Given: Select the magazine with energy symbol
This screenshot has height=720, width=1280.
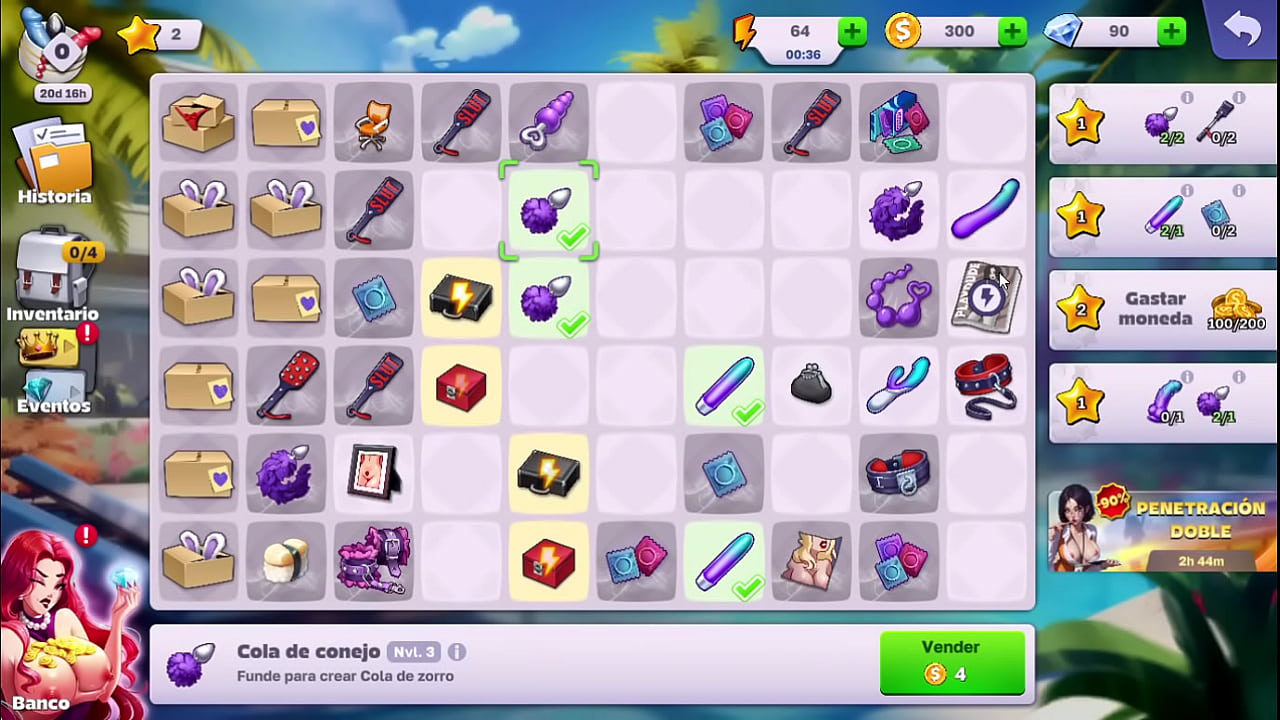Looking at the screenshot, I should (x=986, y=298).
